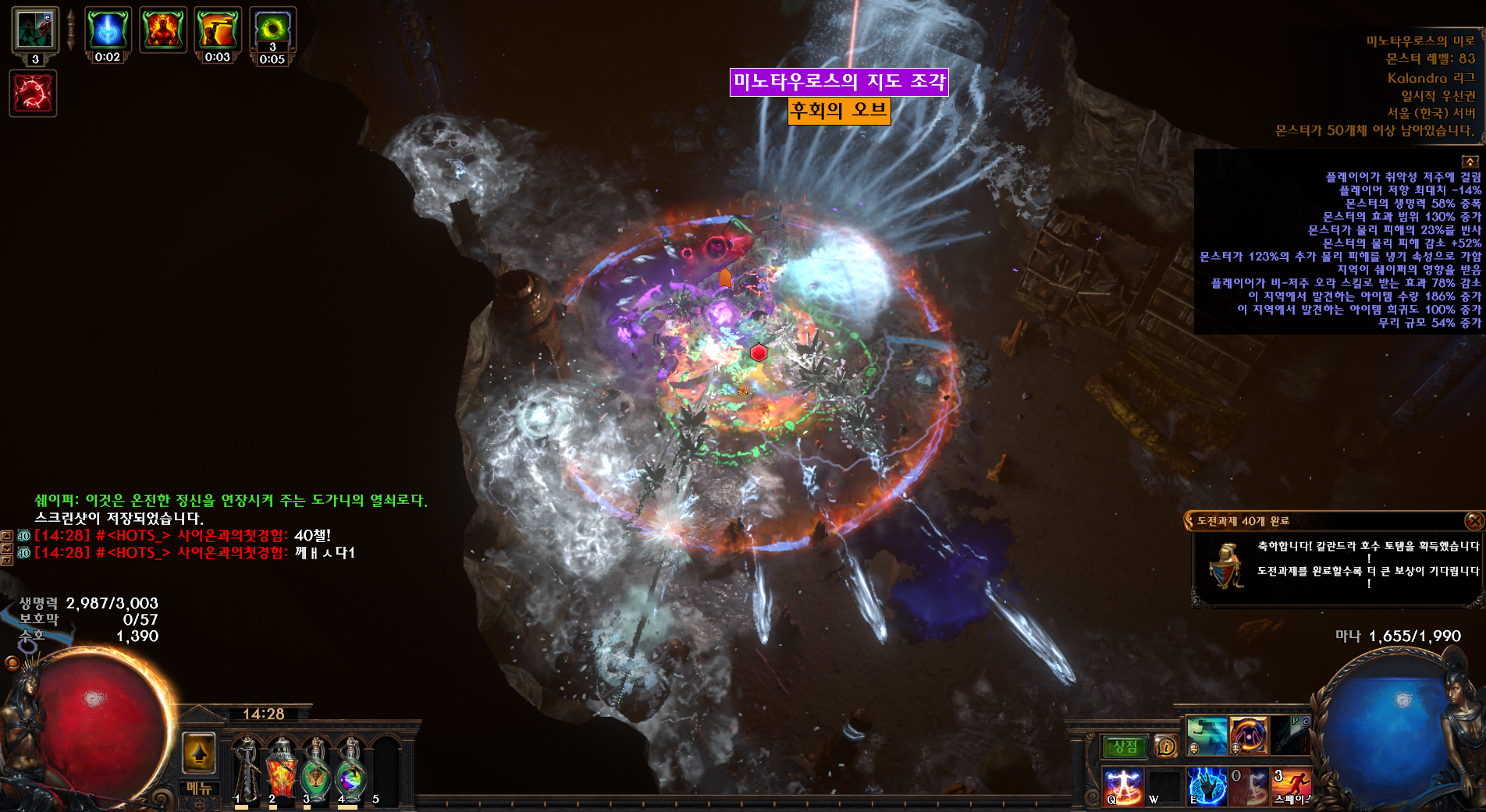Image resolution: width=1486 pixels, height=812 pixels.
Task: Use the fiery red flask in slot 2
Action: (281, 768)
